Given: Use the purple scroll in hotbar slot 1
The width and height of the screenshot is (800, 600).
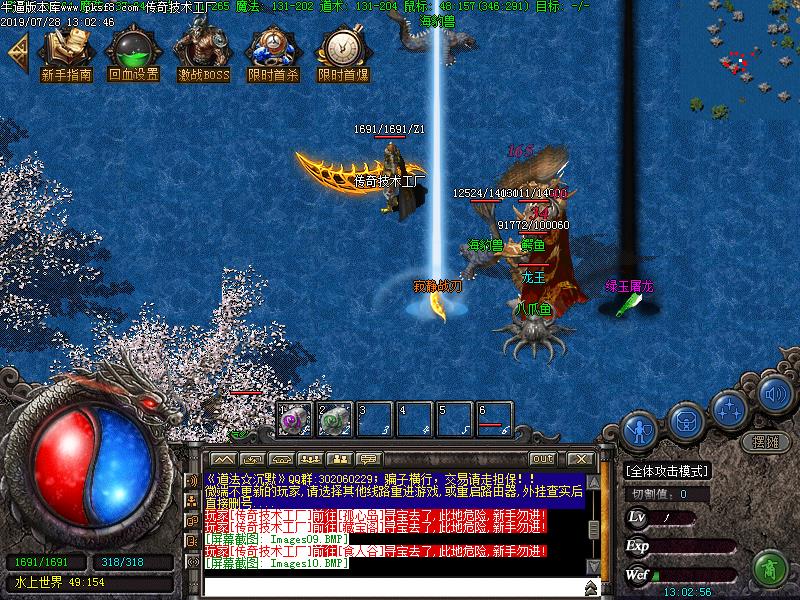Looking at the screenshot, I should [294, 420].
